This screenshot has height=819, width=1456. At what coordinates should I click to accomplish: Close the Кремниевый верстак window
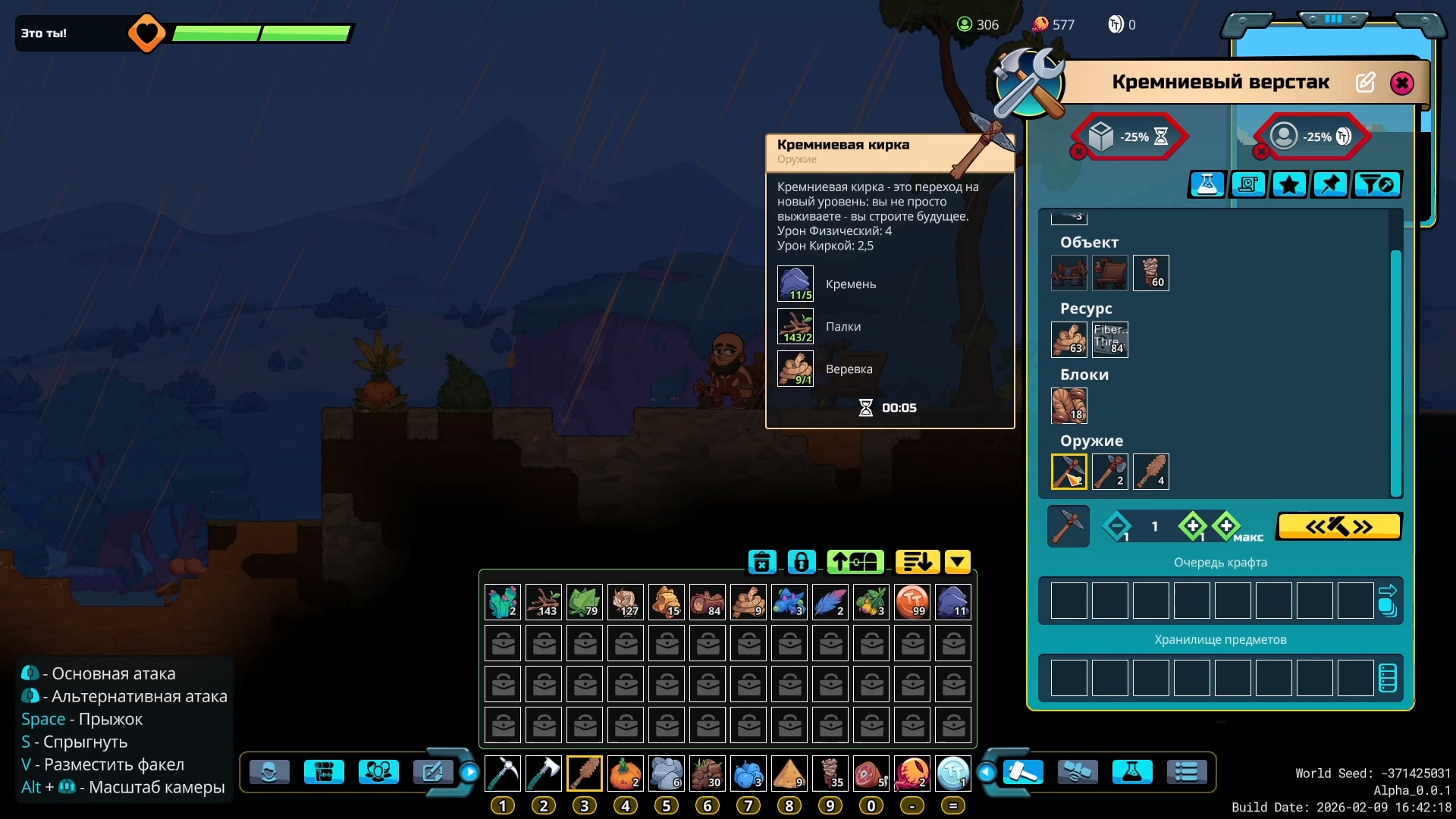click(x=1401, y=83)
